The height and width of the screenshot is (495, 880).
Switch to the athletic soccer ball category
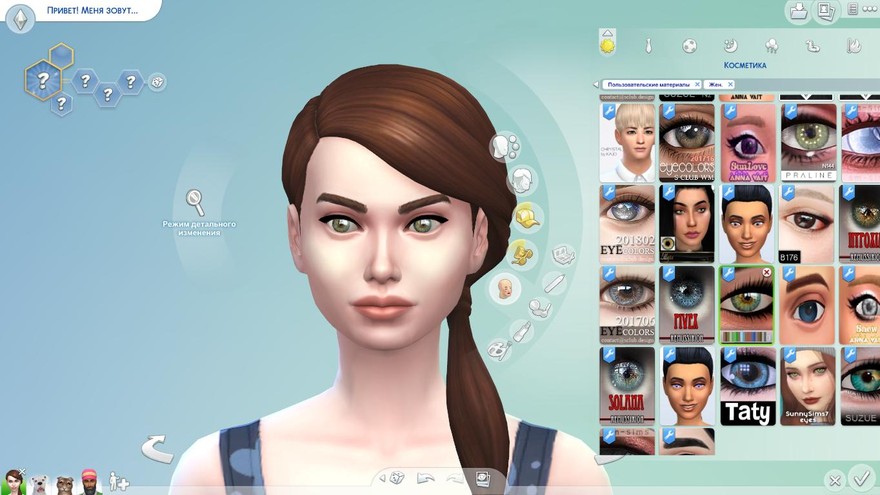click(689, 46)
